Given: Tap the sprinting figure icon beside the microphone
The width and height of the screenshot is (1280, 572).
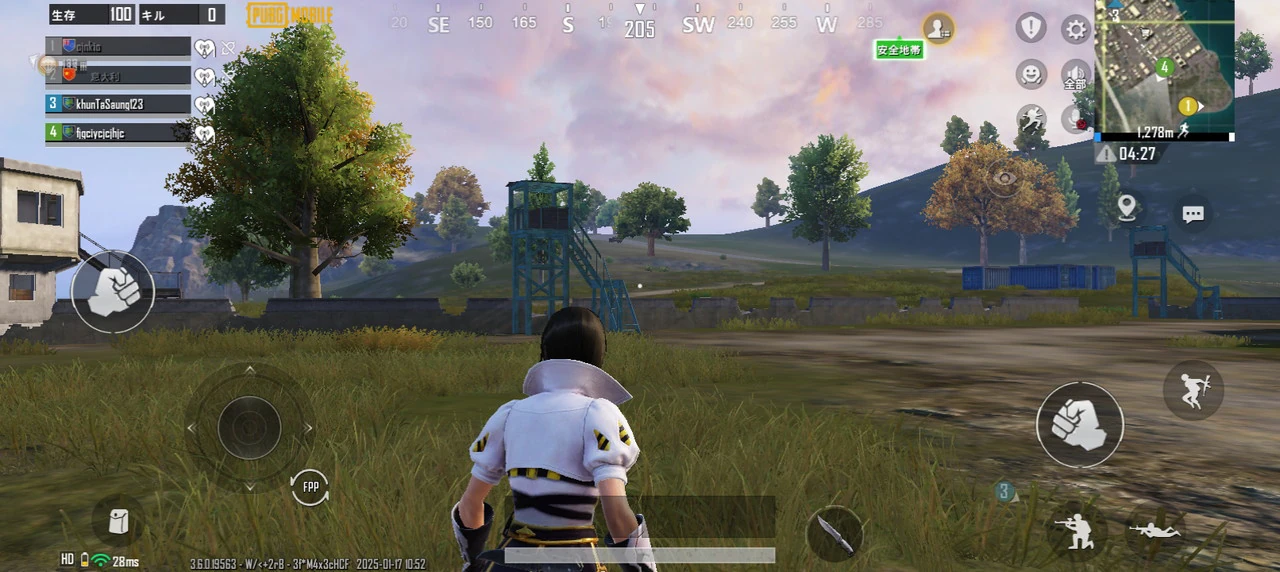Looking at the screenshot, I should coord(1031,120).
